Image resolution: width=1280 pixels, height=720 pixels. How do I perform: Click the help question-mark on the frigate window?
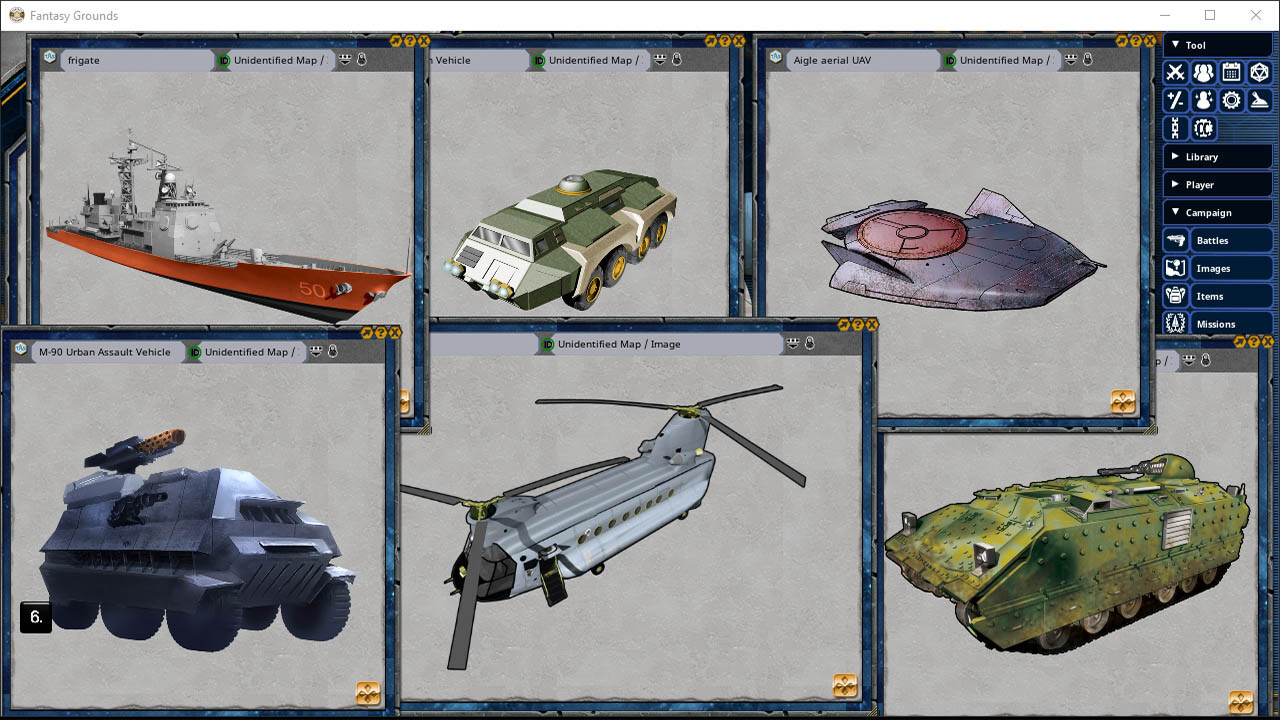[410, 41]
